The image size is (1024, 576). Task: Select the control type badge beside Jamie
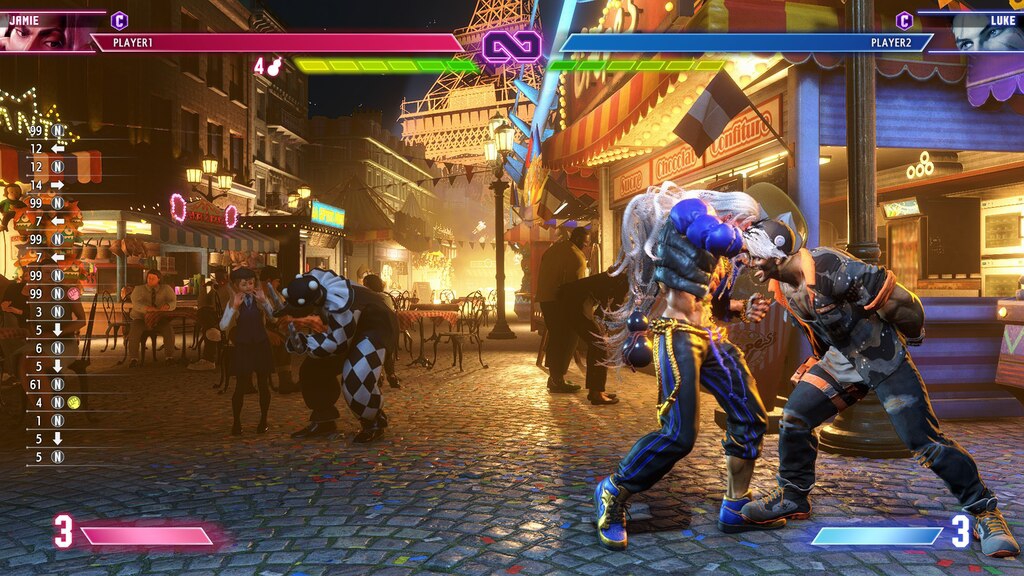click(x=119, y=20)
